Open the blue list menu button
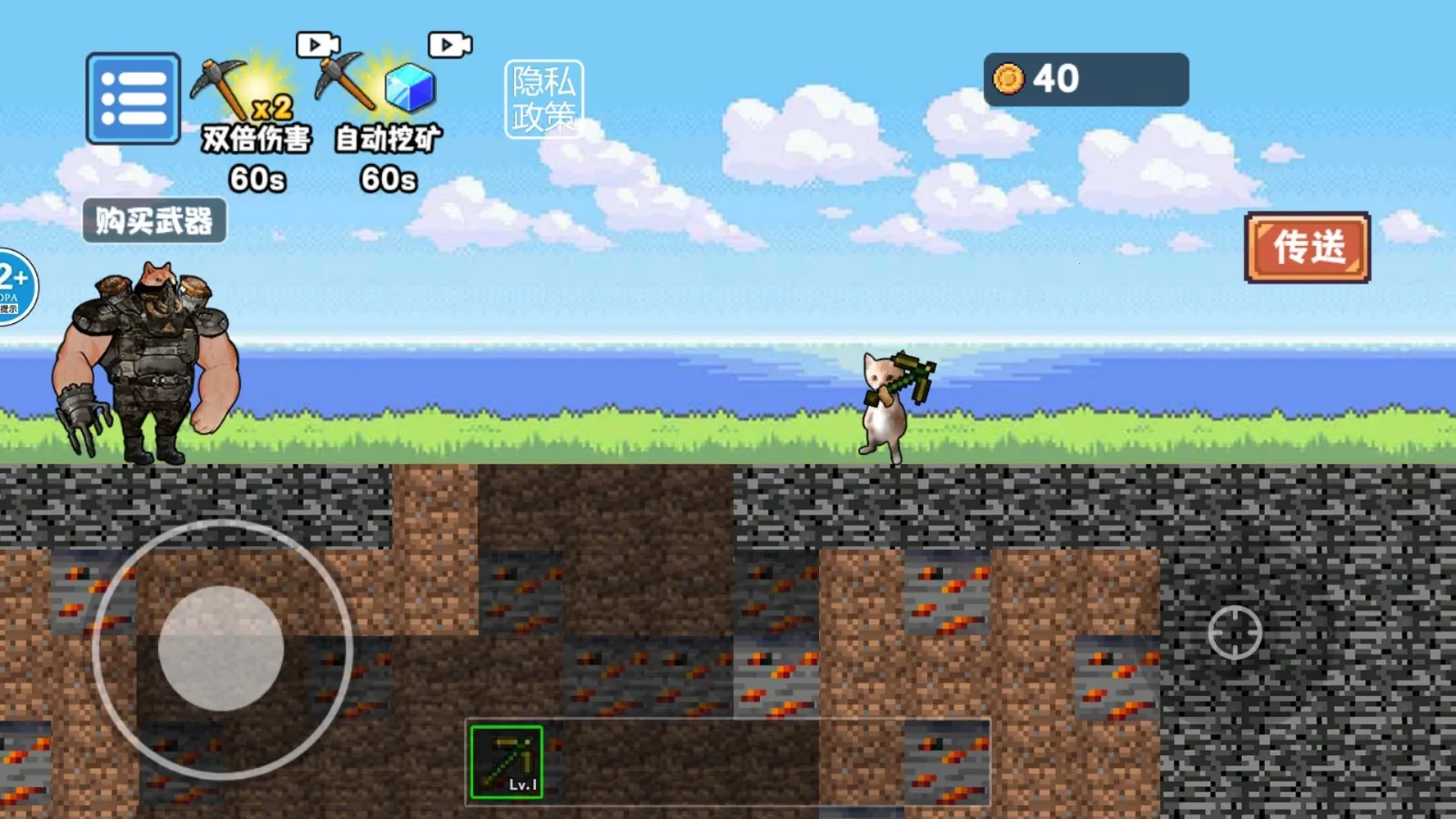Viewport: 1456px width, 819px height. coord(133,98)
